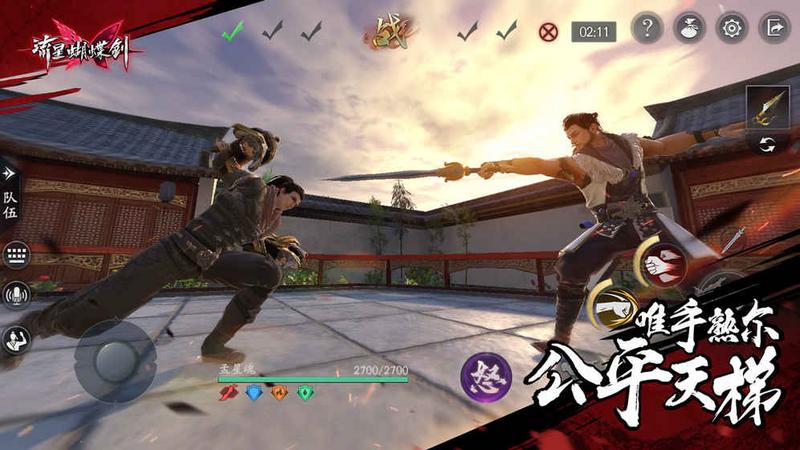Tap the swap weapon arrows icon

766,144
